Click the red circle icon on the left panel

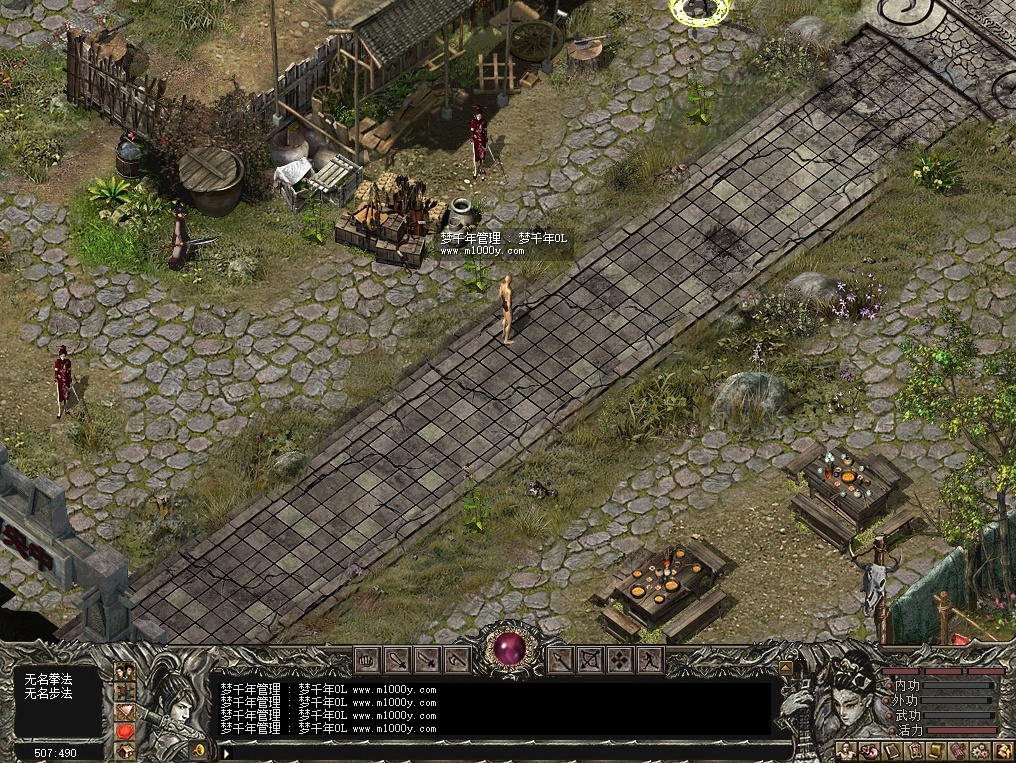126,731
